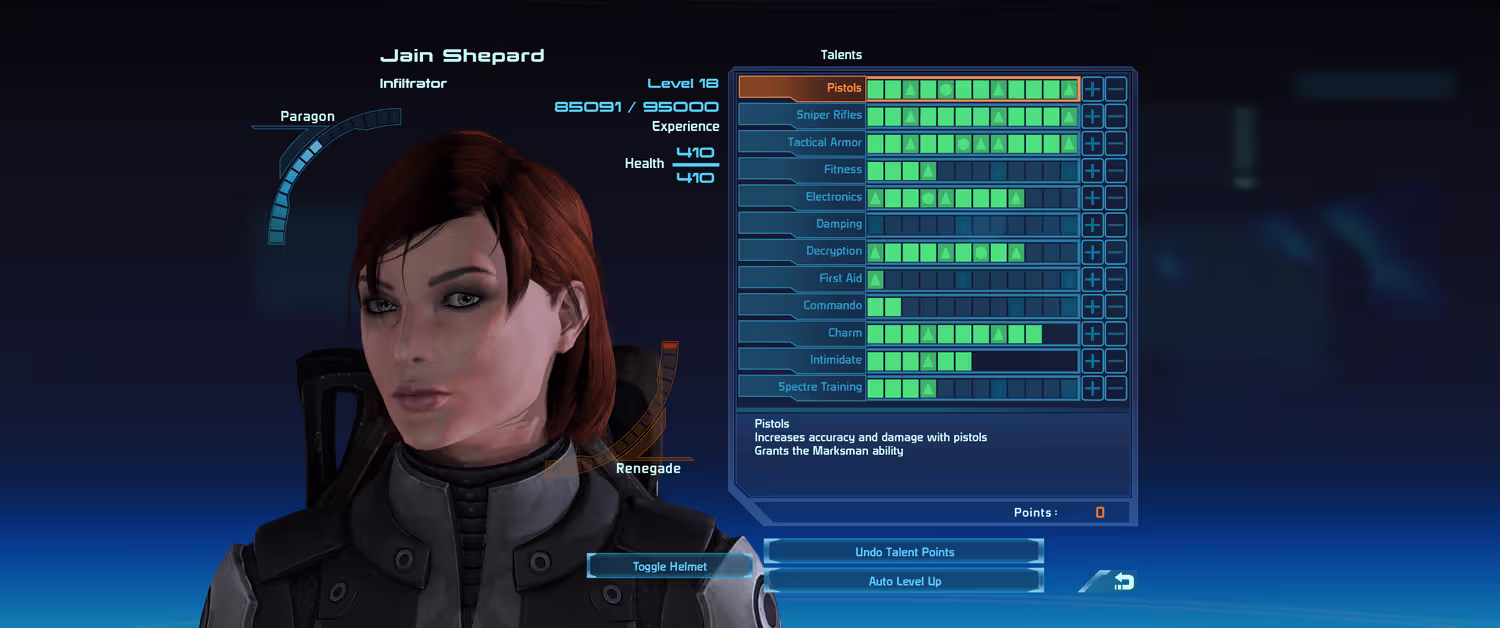1500x628 pixels.
Task: Increase the First Aid talent
Action: click(1093, 279)
